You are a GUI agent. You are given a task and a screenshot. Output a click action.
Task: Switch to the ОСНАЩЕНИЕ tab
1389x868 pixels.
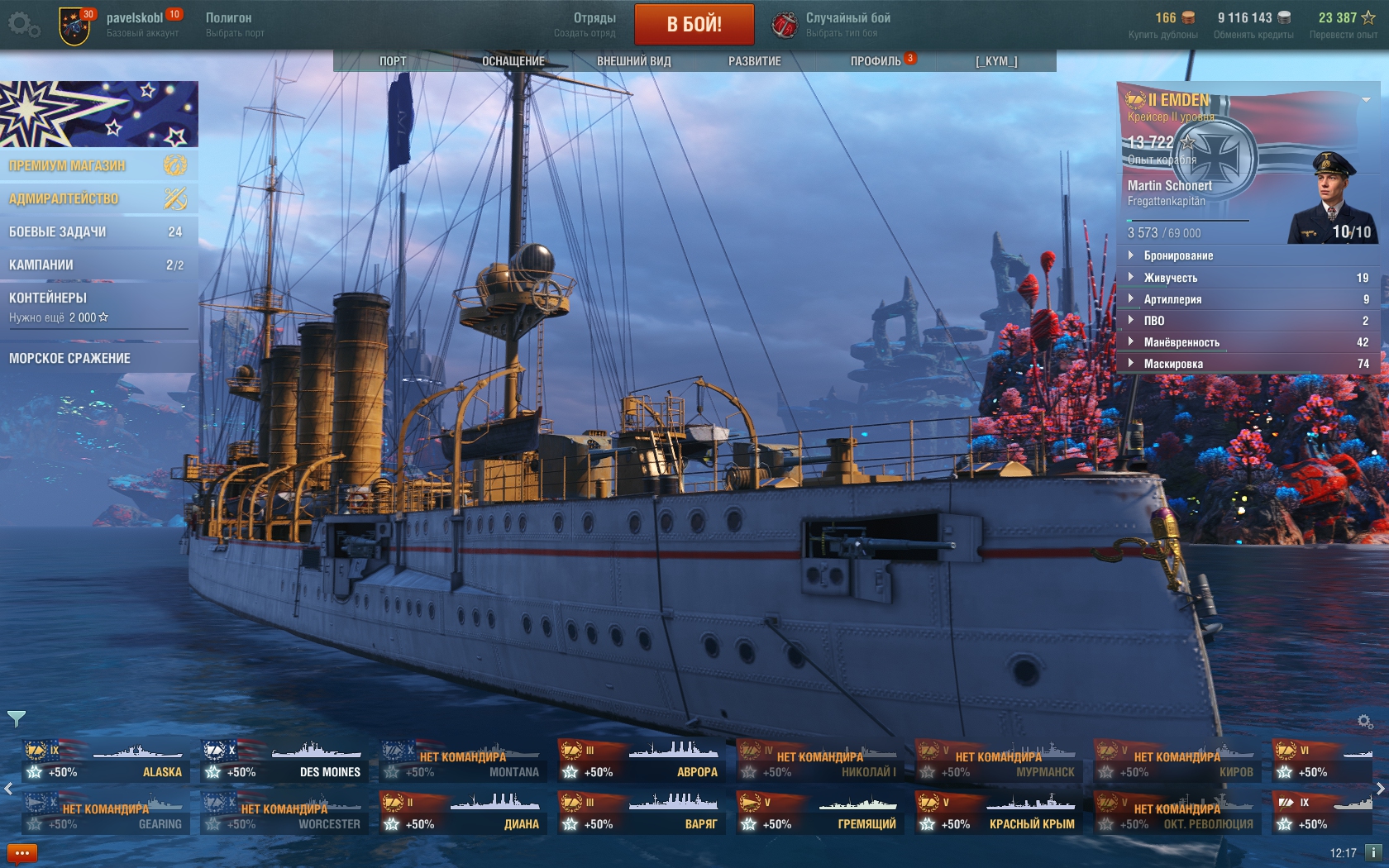(x=513, y=61)
